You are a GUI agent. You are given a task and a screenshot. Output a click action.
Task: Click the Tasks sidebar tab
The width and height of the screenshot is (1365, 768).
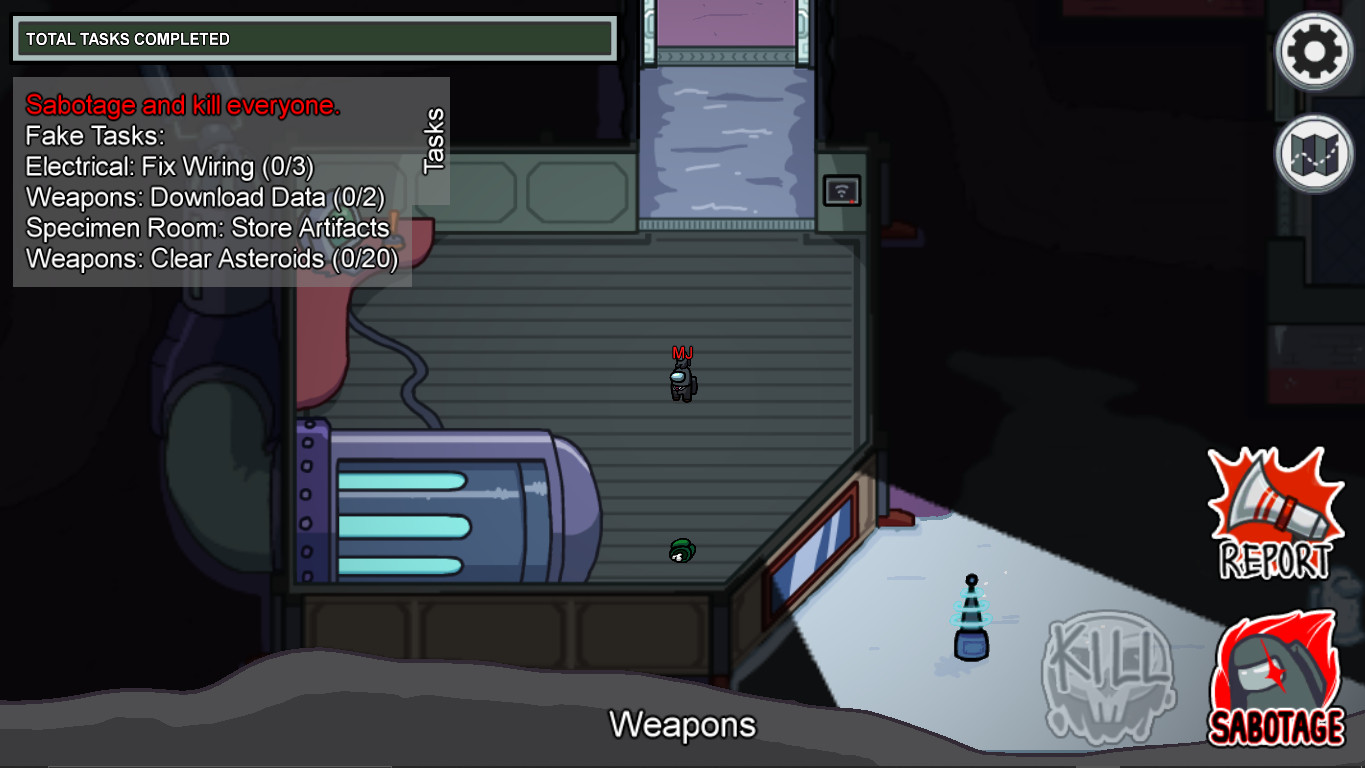(435, 140)
